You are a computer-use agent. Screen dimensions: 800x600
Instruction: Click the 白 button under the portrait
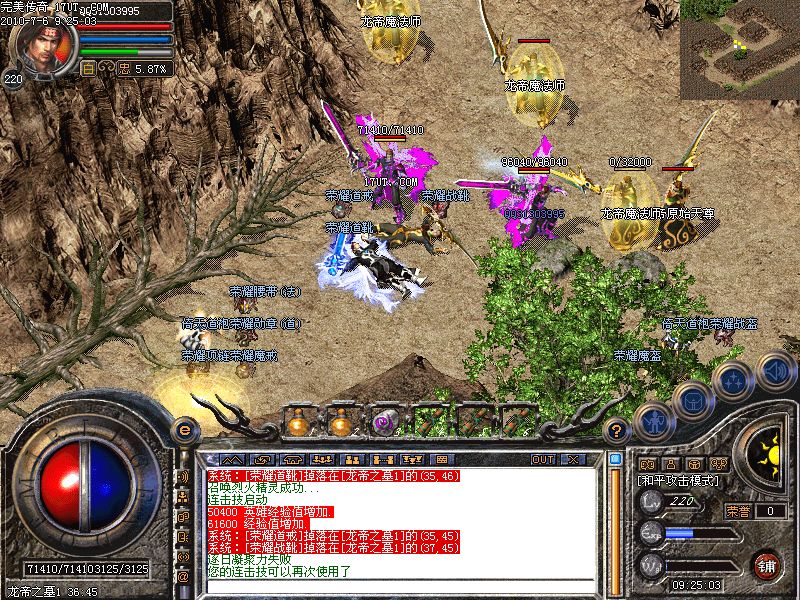coord(88,68)
